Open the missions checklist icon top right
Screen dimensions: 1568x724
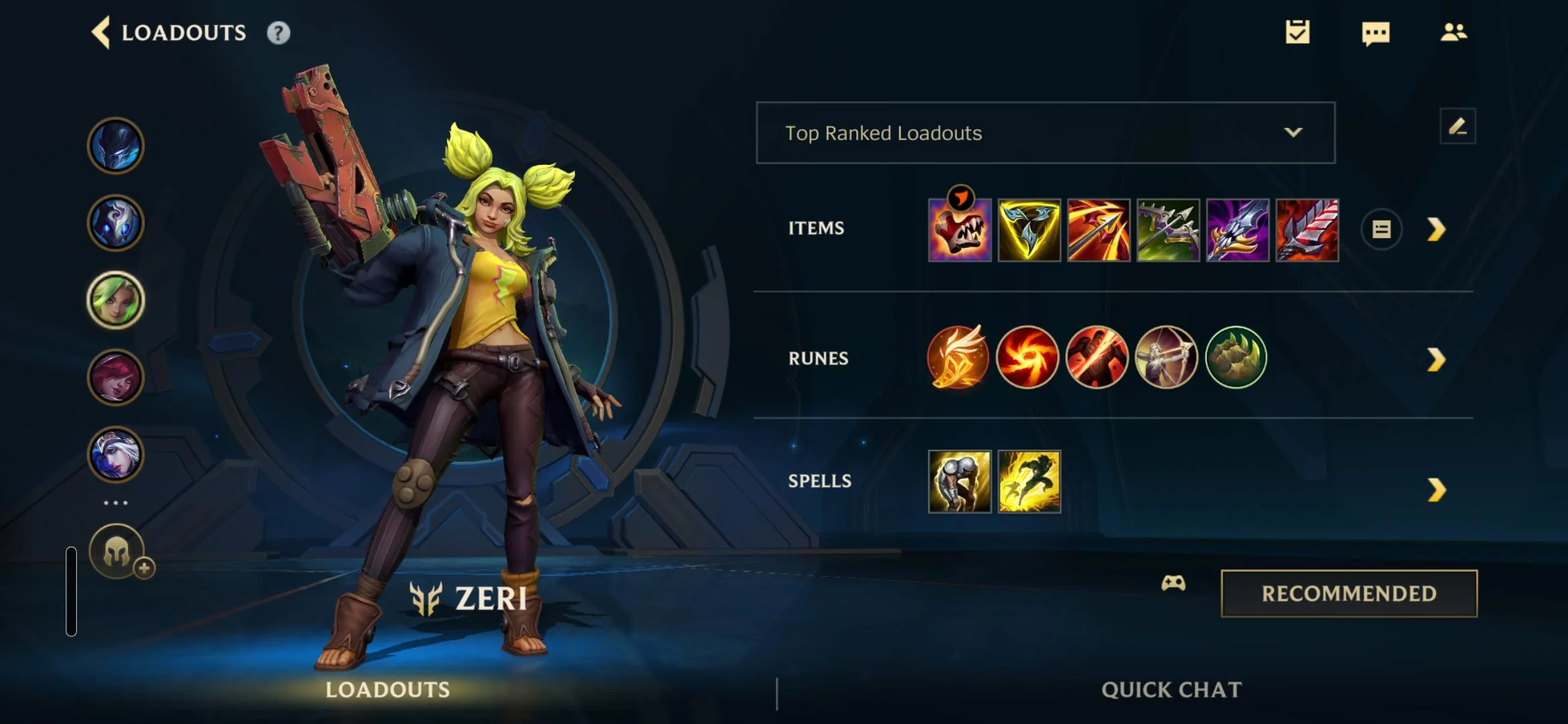click(1299, 32)
